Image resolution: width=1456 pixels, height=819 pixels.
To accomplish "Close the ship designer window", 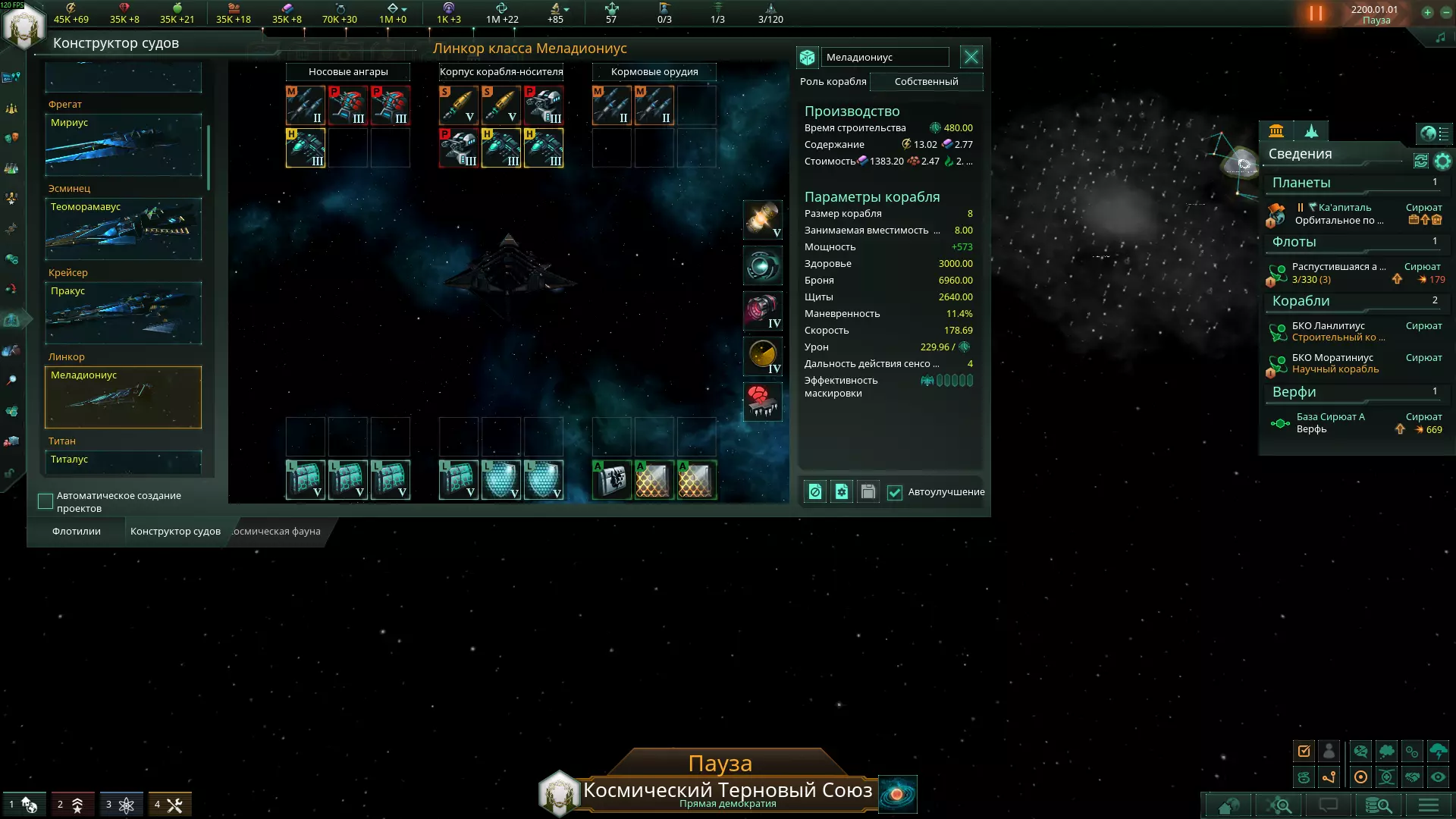I will coord(971,57).
